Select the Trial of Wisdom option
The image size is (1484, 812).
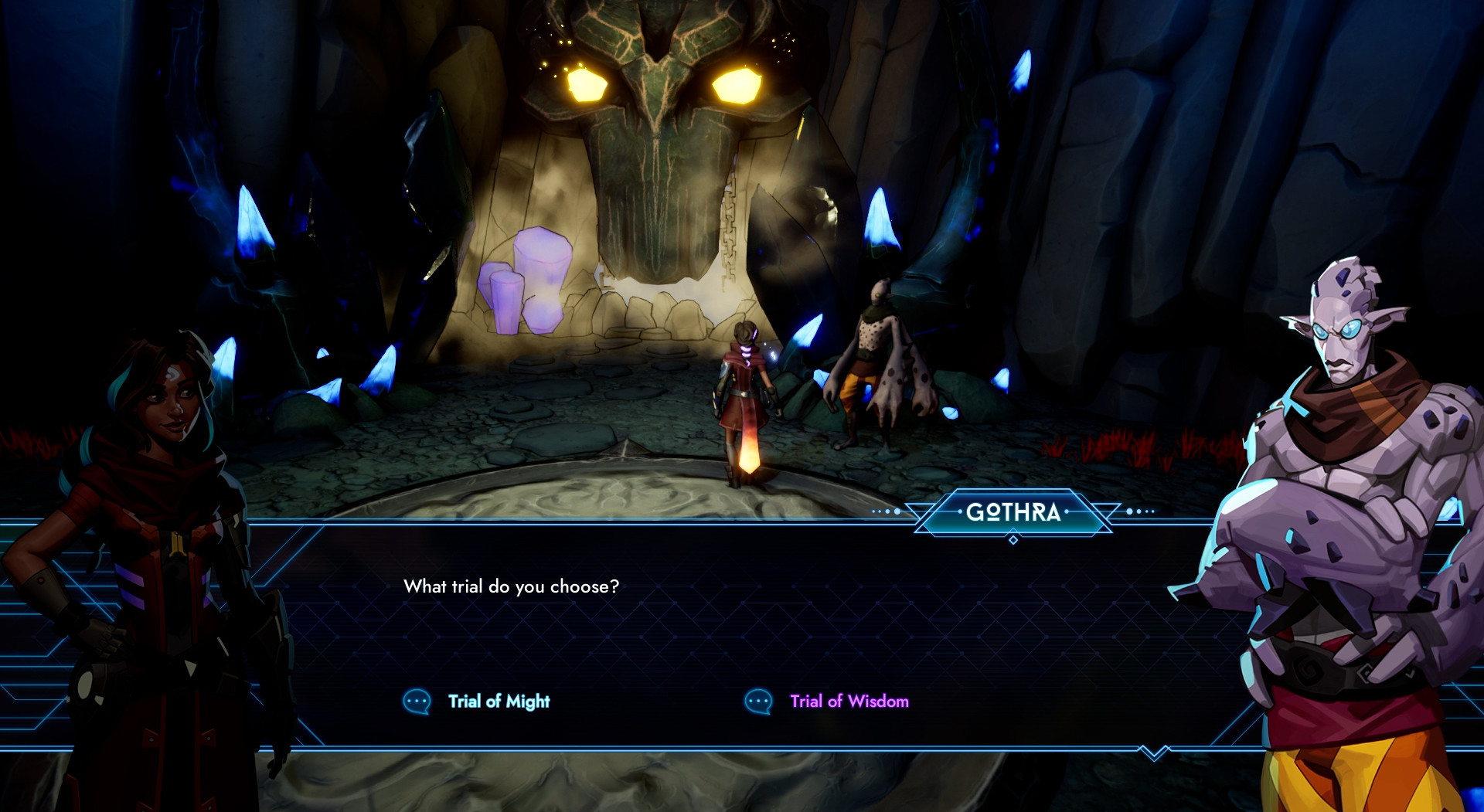[848, 702]
